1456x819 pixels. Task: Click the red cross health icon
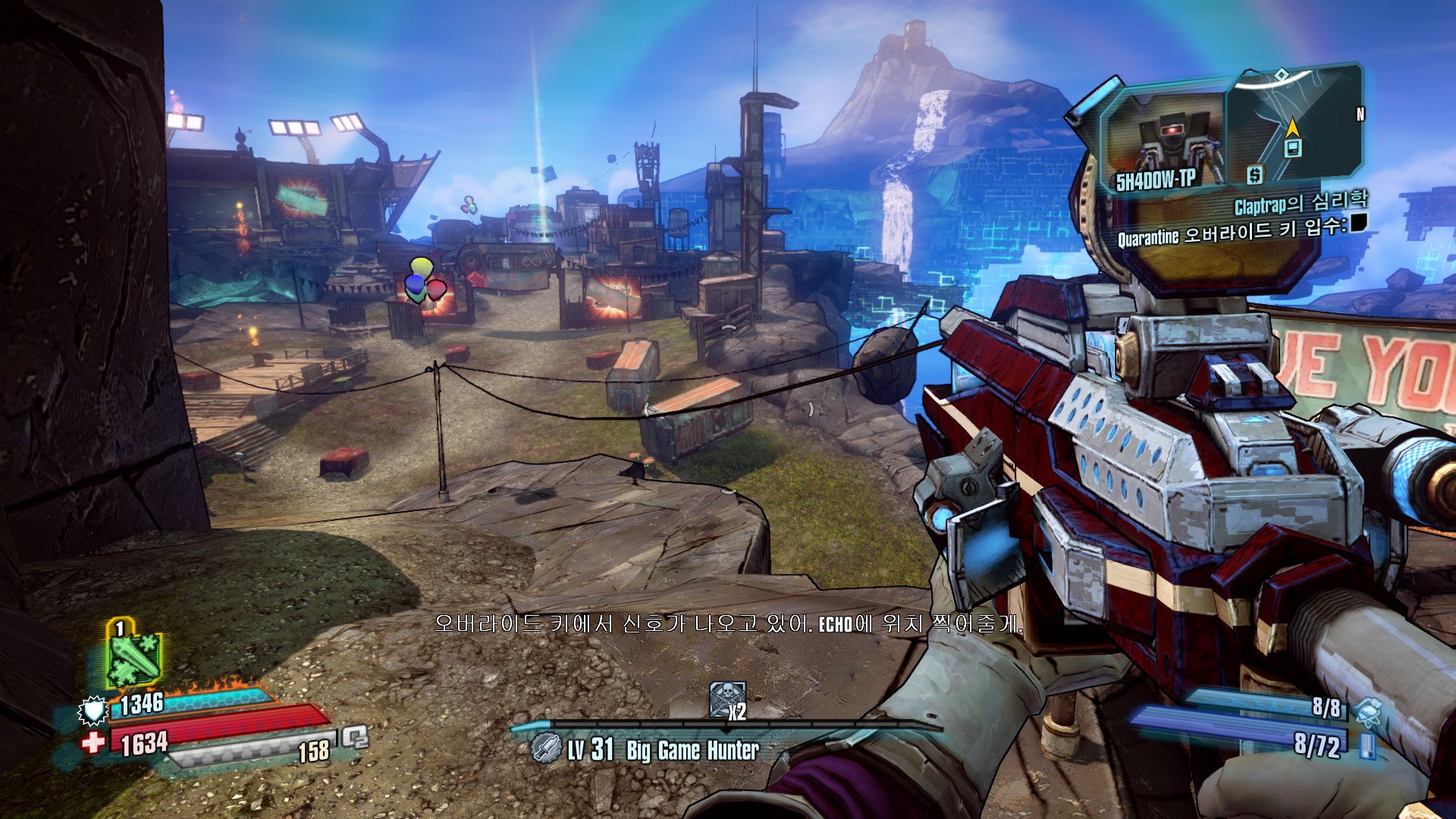click(94, 742)
